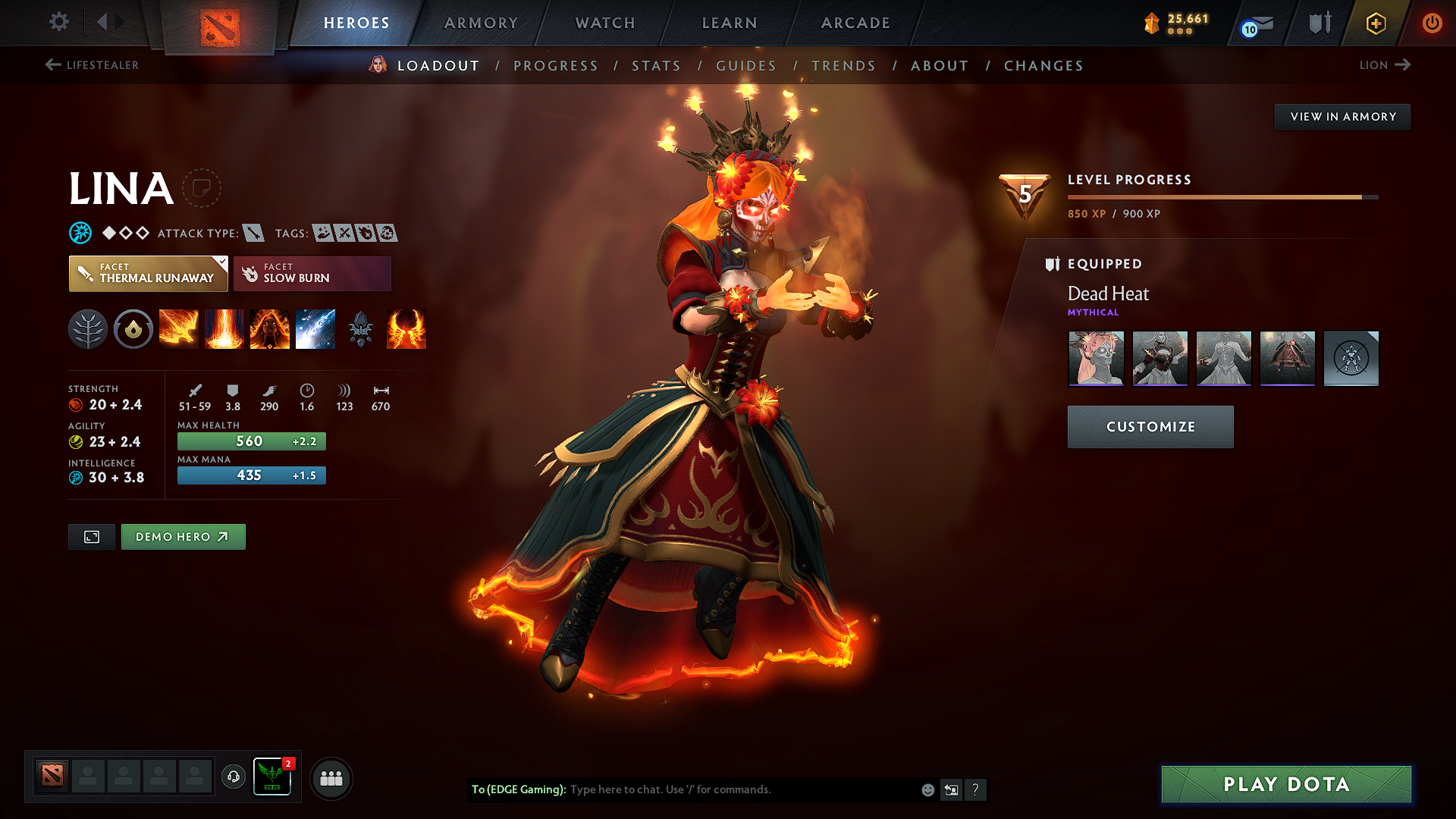
Task: Click Lina's innate ability icon
Action: 133,329
